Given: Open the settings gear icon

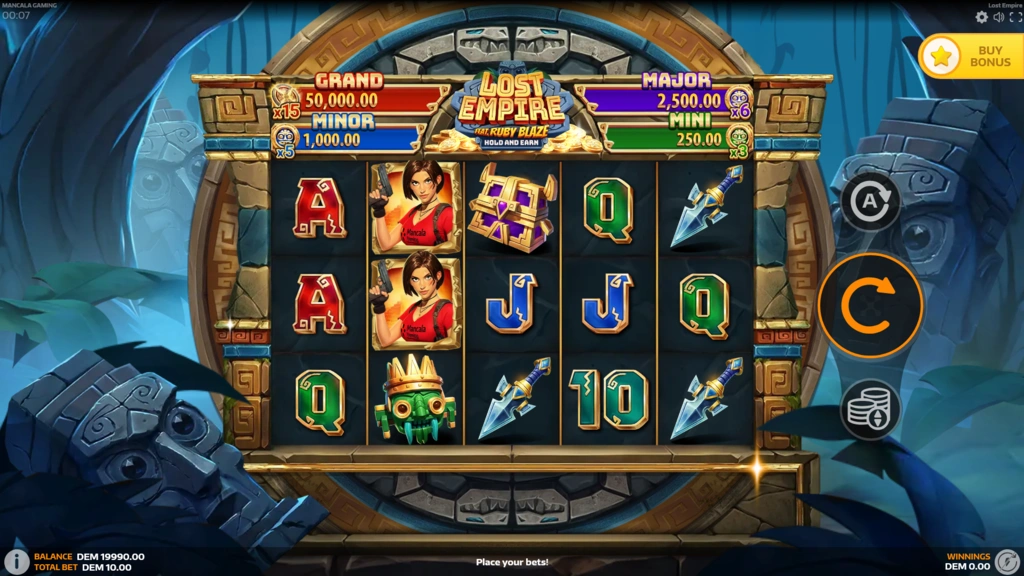Looking at the screenshot, I should click(981, 17).
